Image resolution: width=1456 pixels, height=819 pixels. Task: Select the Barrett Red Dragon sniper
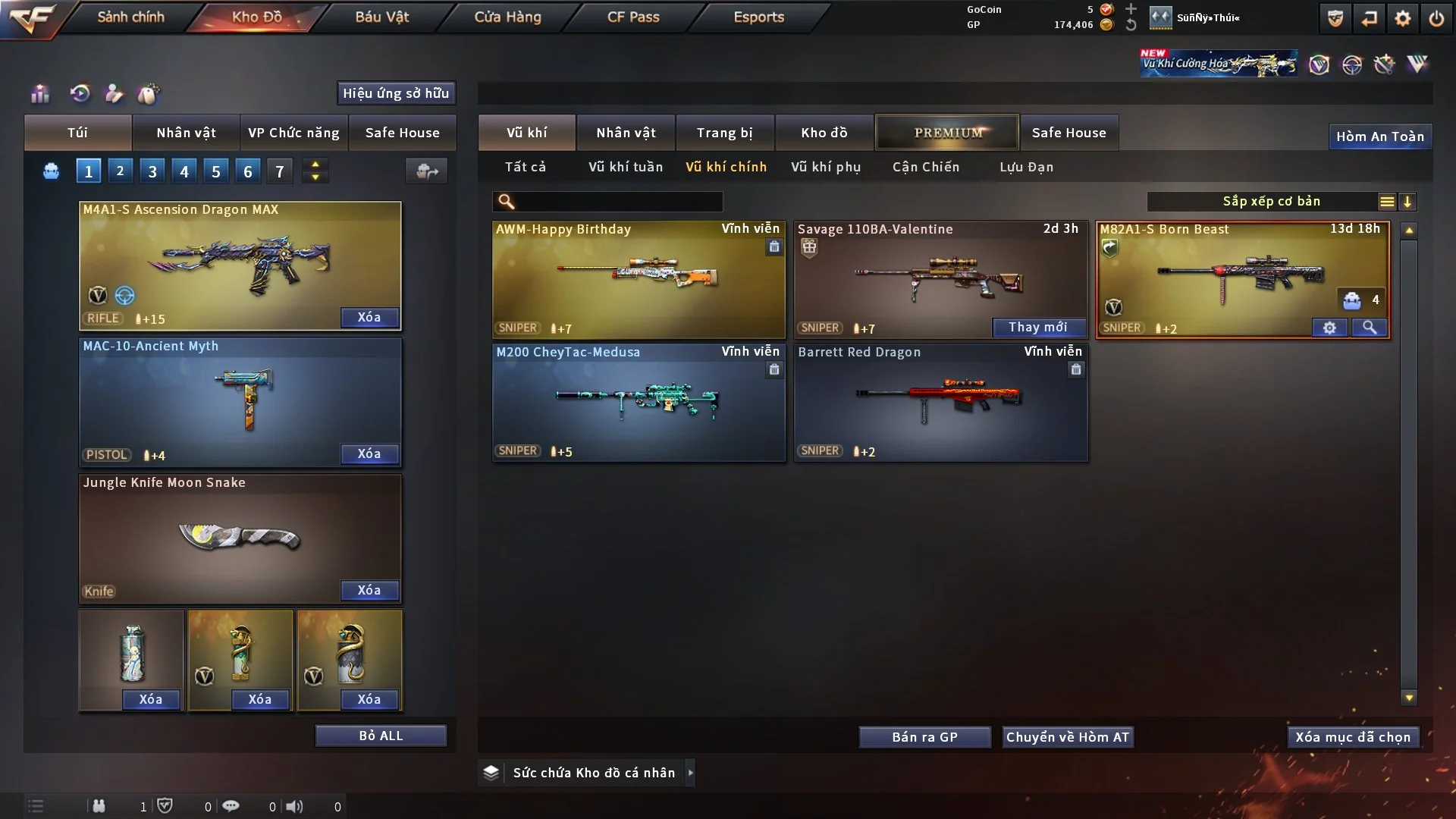(x=940, y=402)
